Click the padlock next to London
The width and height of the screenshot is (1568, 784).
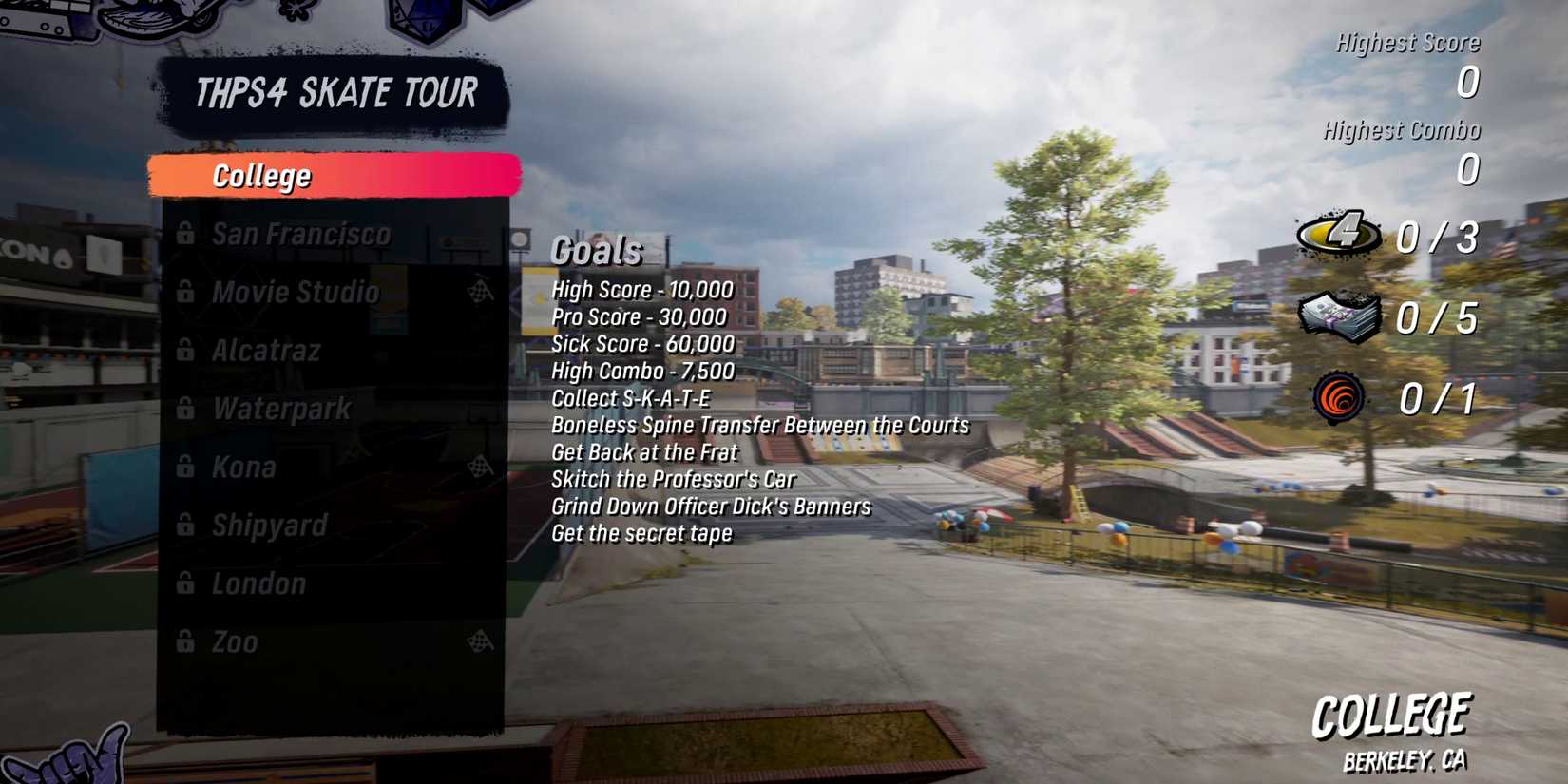[x=186, y=583]
